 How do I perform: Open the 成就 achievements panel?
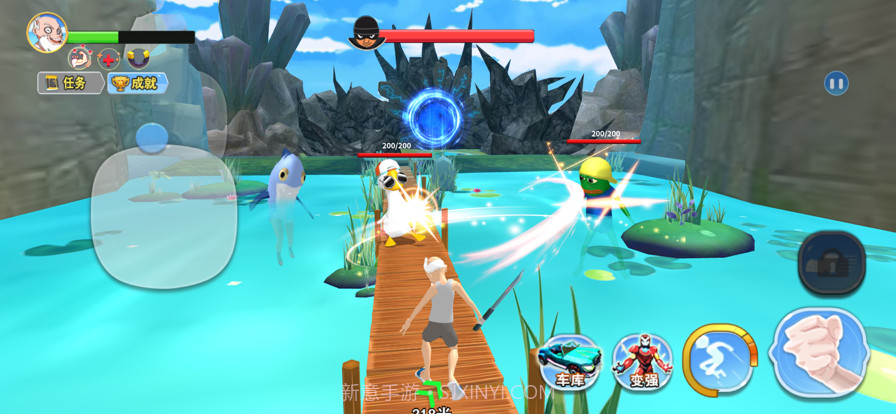click(x=137, y=83)
